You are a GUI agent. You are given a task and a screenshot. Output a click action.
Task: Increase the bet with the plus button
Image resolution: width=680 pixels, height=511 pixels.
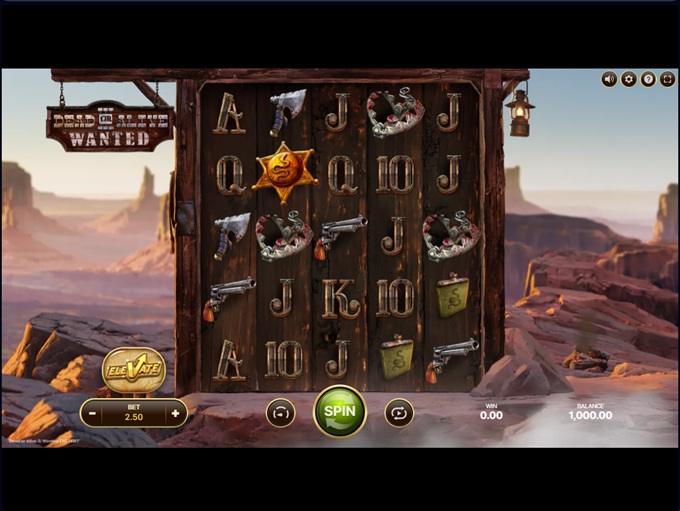175,413
